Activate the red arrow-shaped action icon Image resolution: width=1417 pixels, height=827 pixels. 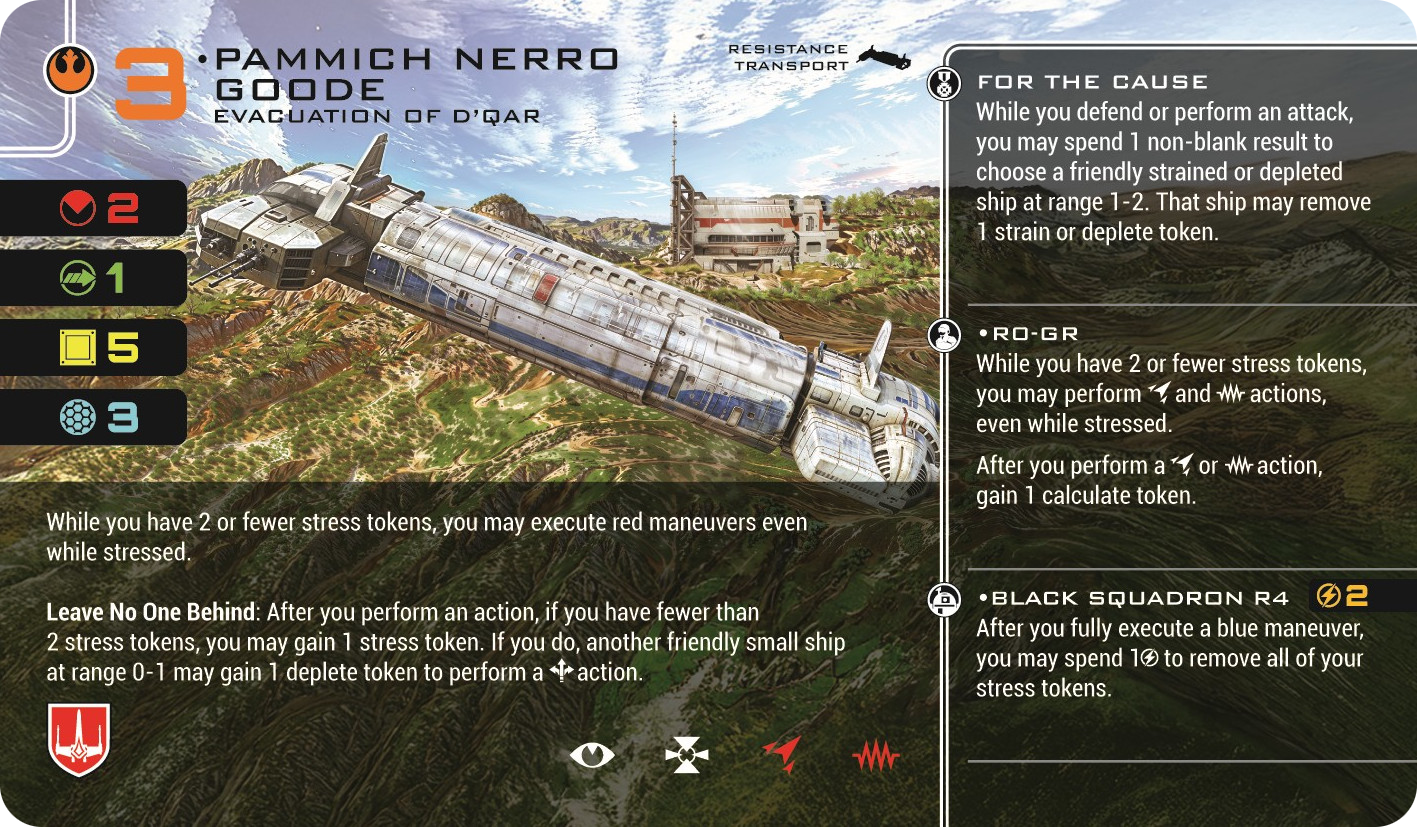[x=781, y=756]
